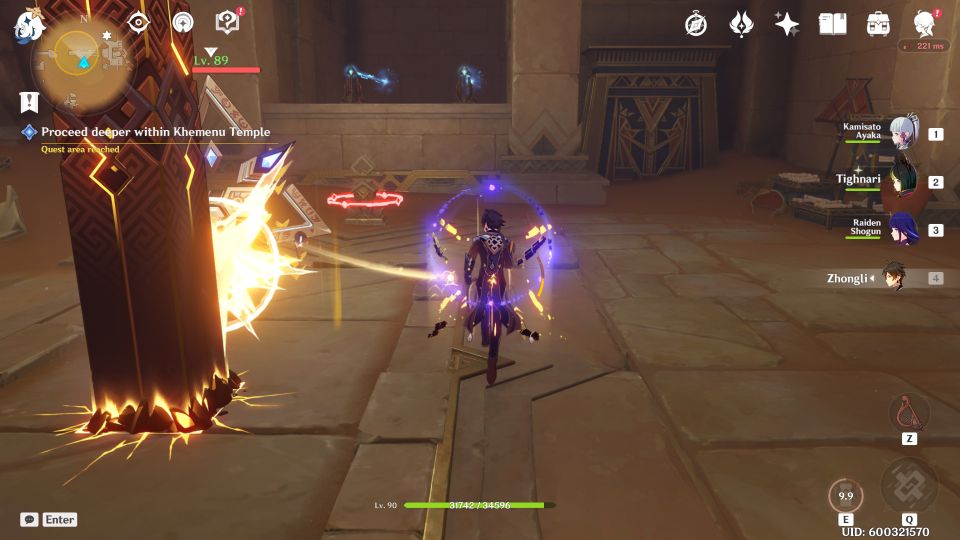Use the fishing-rod gadget icon
This screenshot has width=960, height=540.
point(908,412)
